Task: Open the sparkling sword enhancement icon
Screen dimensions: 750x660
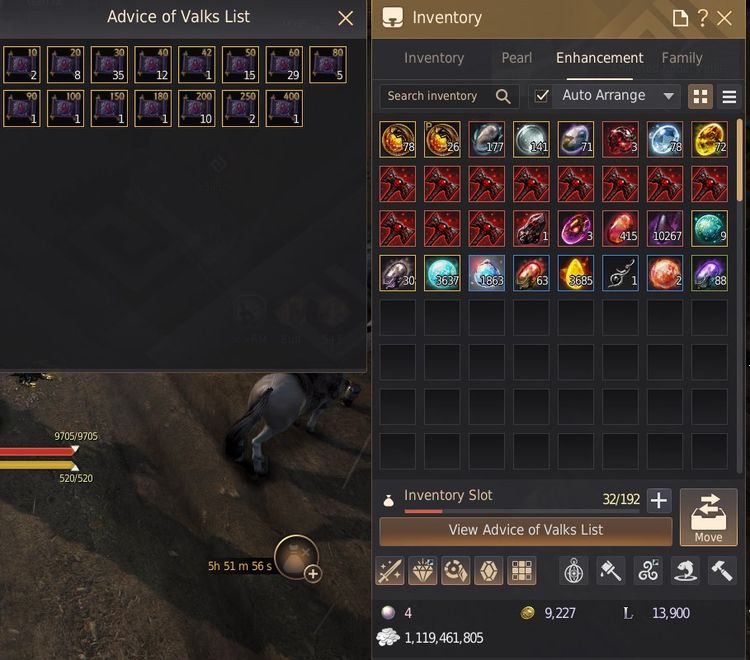Action: pos(389,571)
